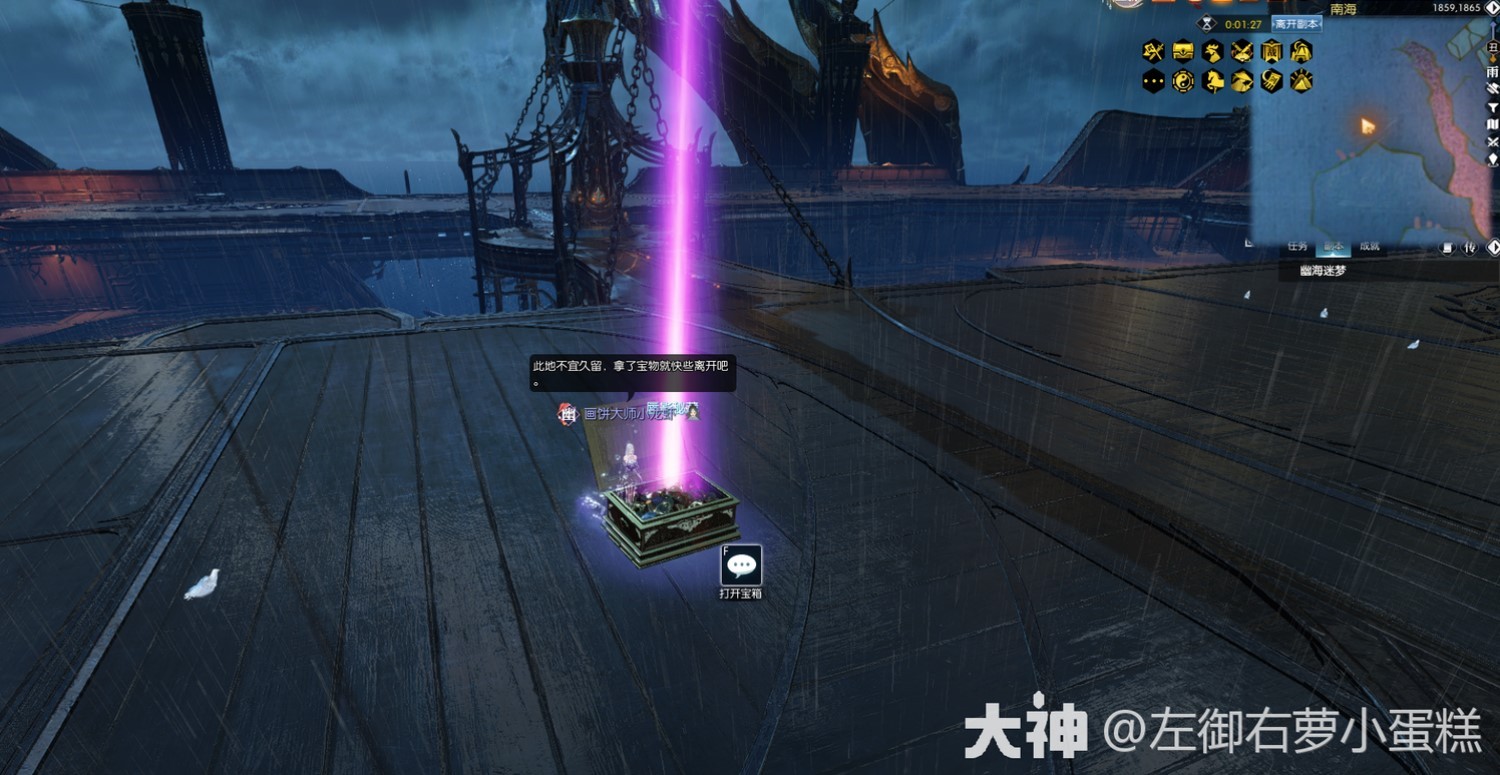Image resolution: width=1500 pixels, height=775 pixels.
Task: Click the map pin icon beside the minimap
Action: (x=1493, y=159)
